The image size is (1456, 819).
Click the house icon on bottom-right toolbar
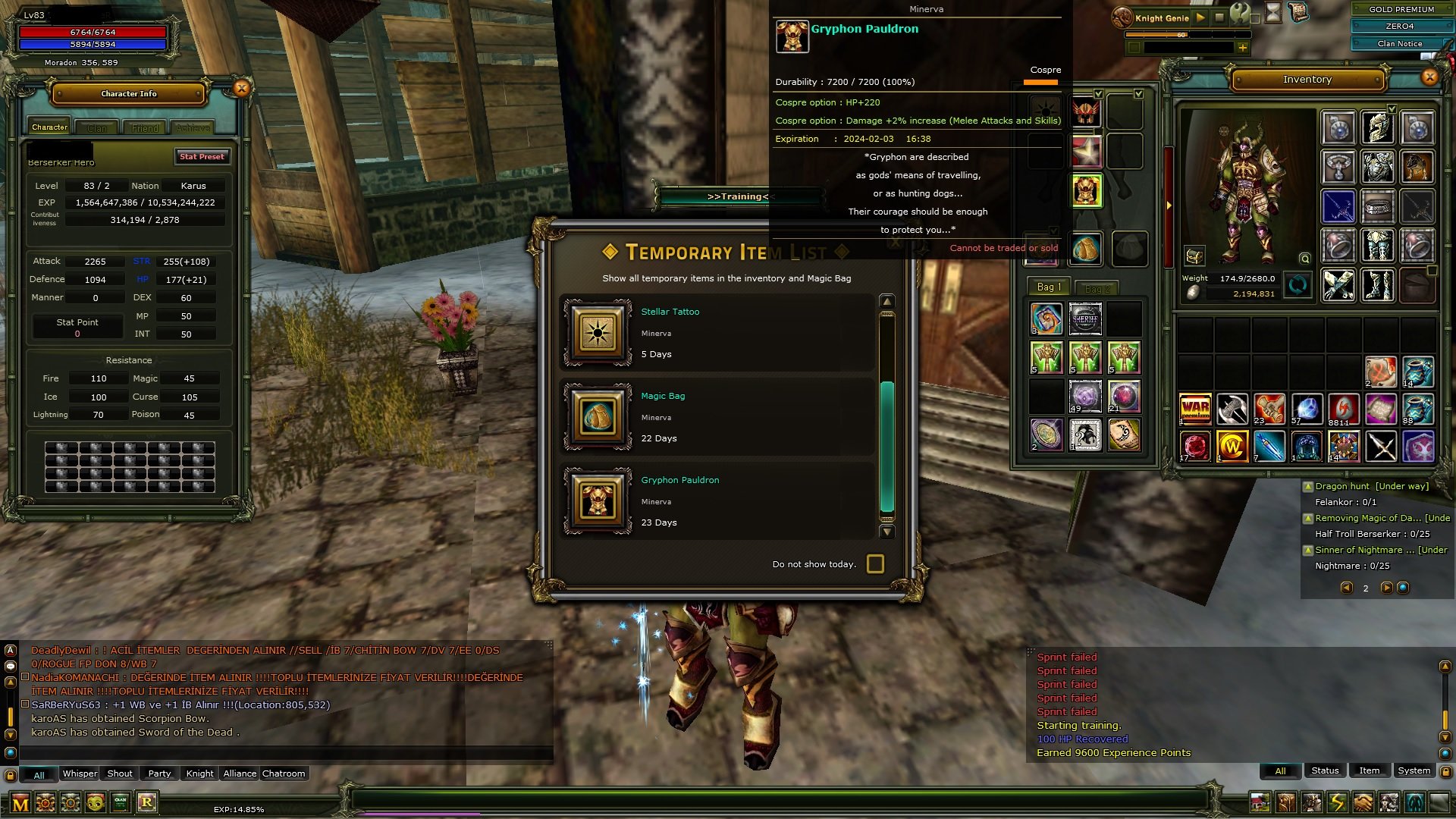1260,802
